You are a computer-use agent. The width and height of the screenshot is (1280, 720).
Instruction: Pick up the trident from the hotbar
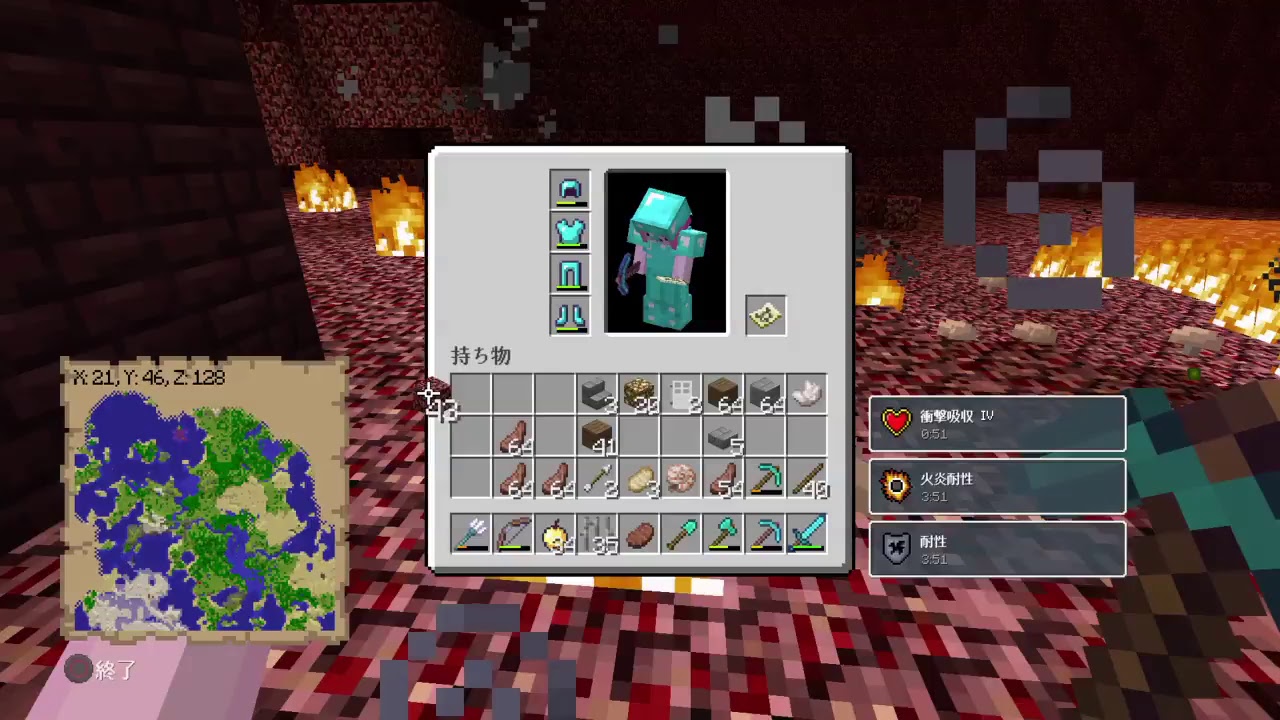click(471, 533)
